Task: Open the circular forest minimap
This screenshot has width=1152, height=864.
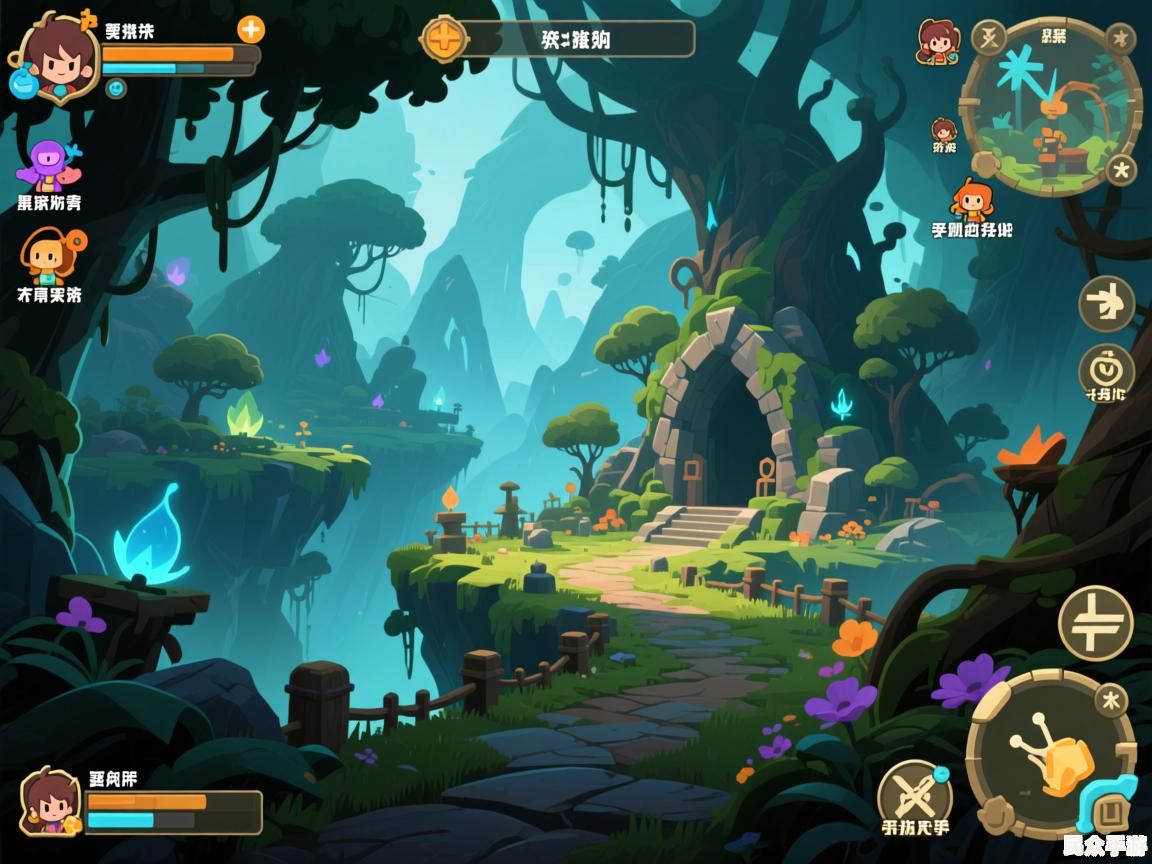Action: click(x=1050, y=108)
